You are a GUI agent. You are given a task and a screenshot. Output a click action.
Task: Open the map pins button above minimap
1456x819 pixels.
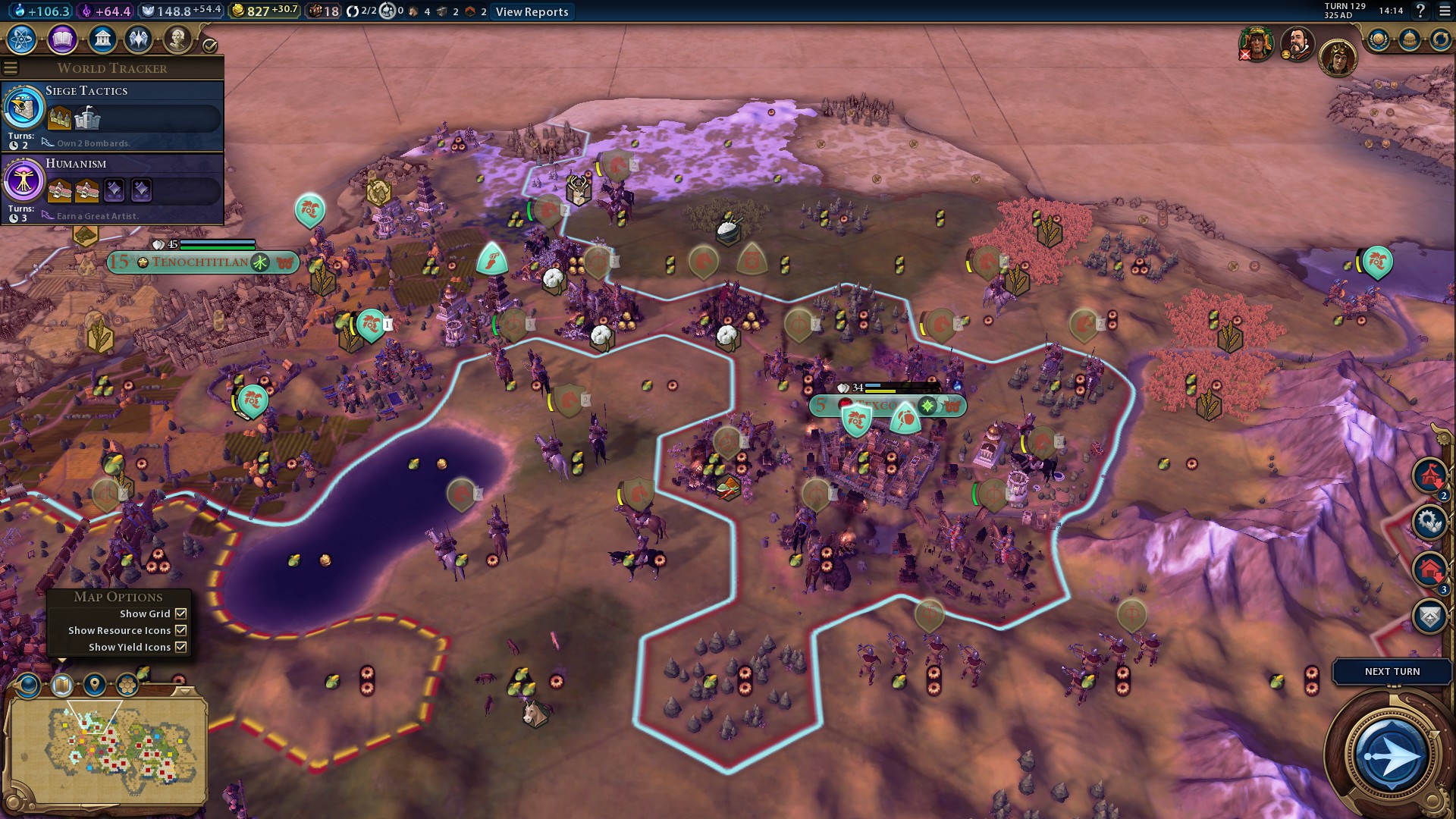coord(95,686)
